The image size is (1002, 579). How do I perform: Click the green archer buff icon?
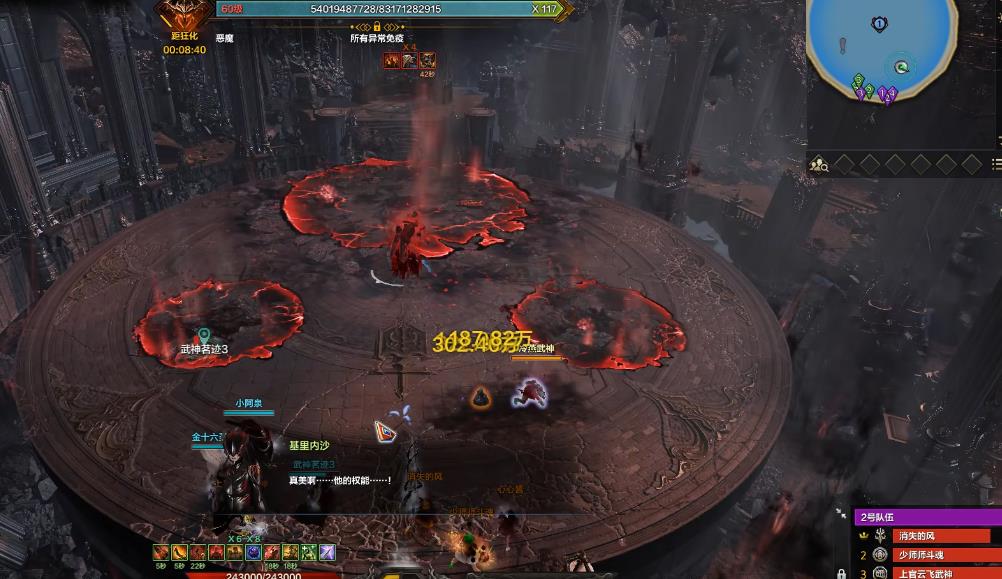[x=310, y=552]
